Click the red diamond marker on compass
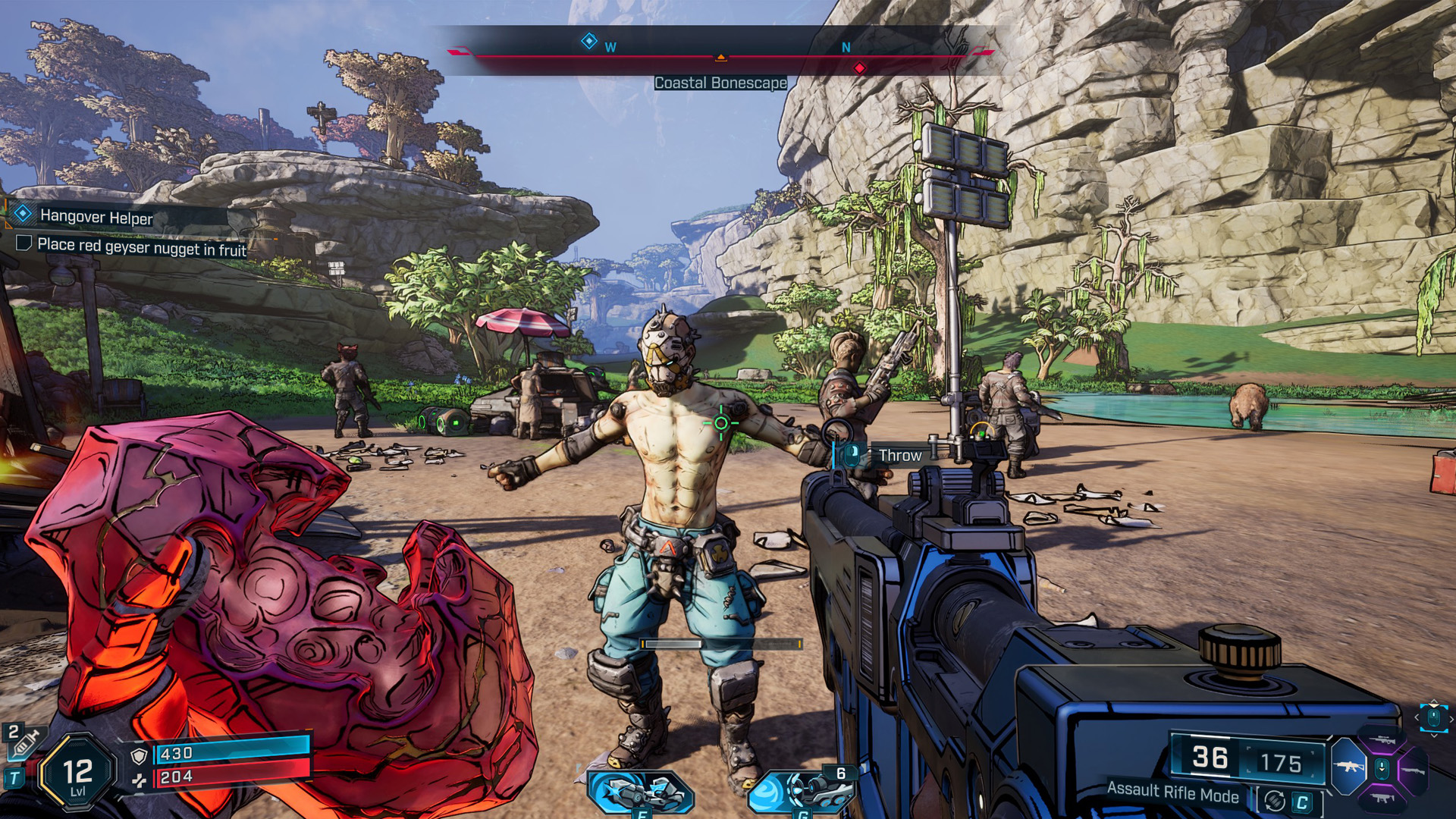Viewport: 1456px width, 819px height. point(859,68)
